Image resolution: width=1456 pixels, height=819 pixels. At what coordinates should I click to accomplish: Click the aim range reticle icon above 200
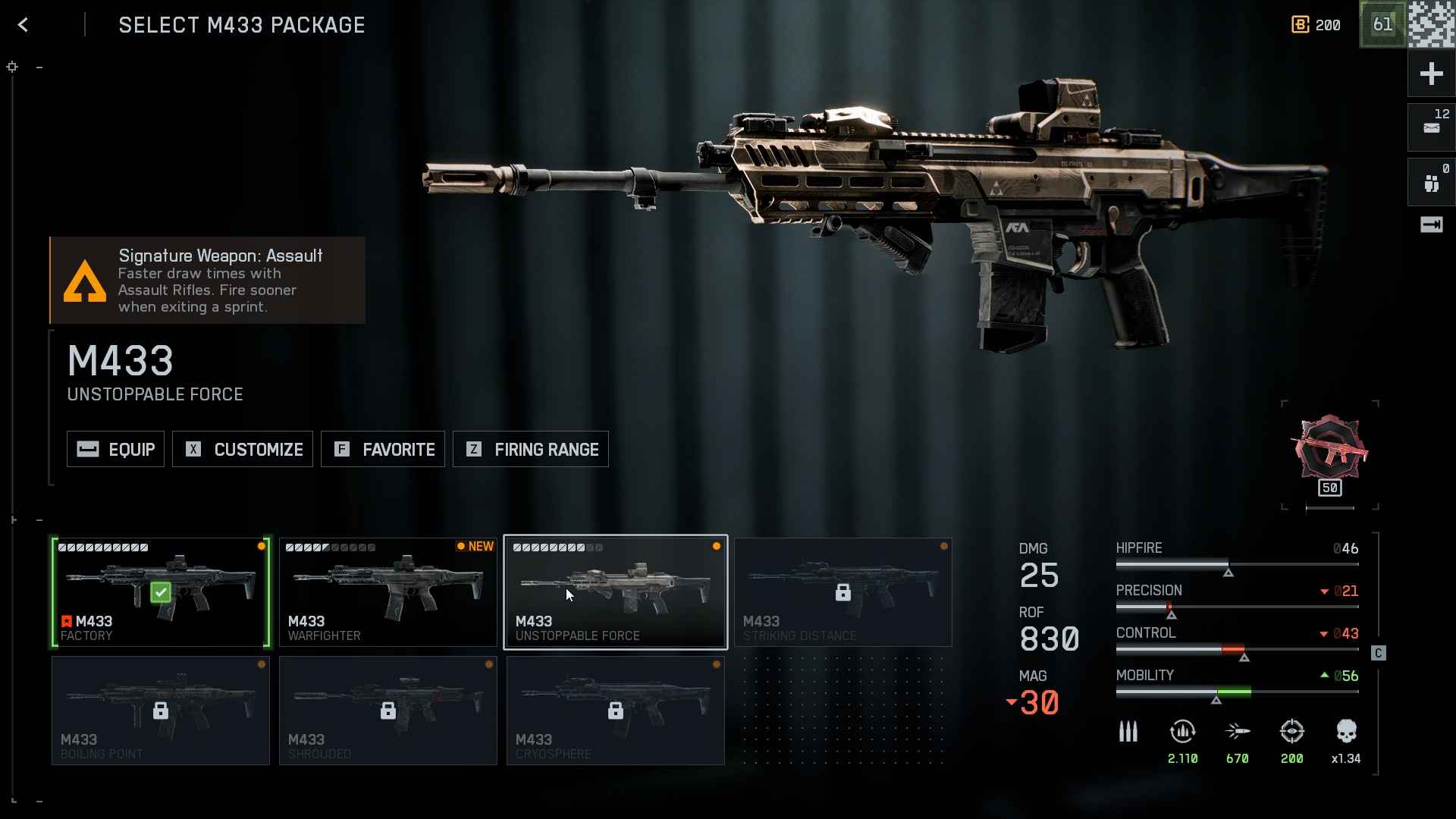pos(1292,732)
